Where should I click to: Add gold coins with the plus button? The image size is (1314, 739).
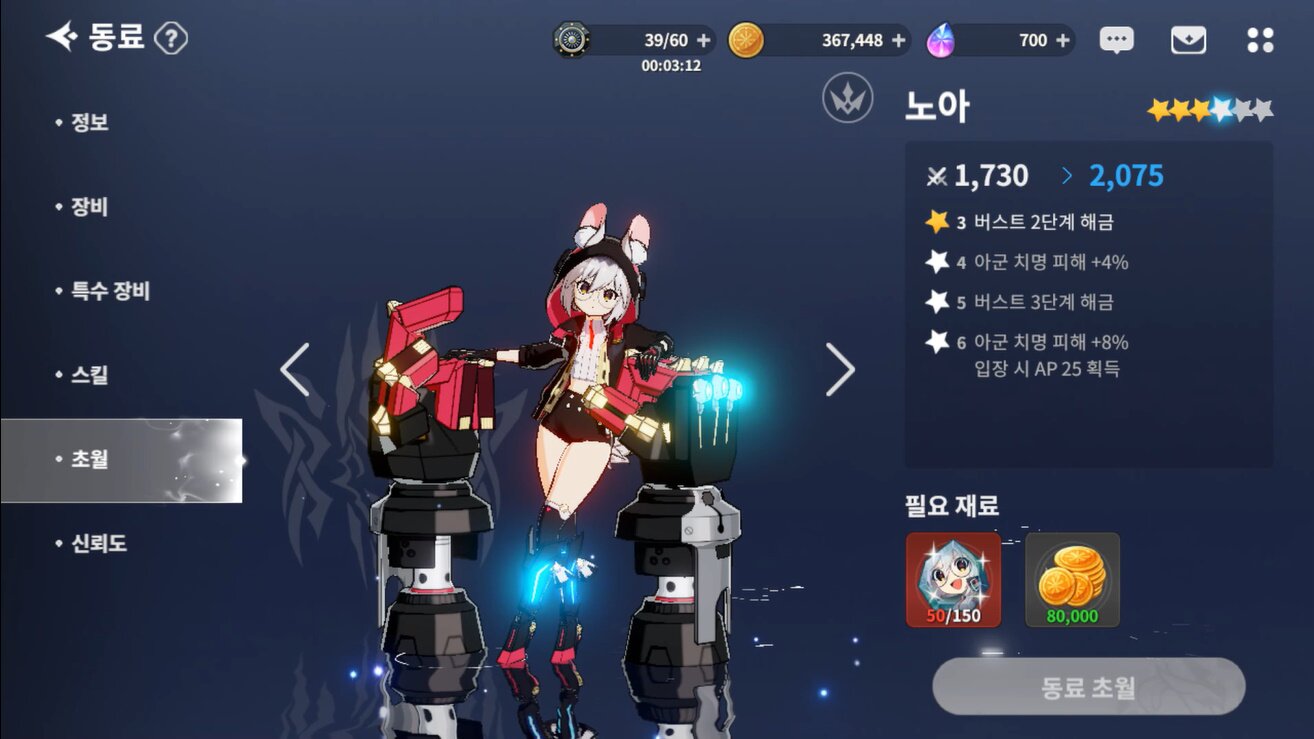tap(898, 40)
